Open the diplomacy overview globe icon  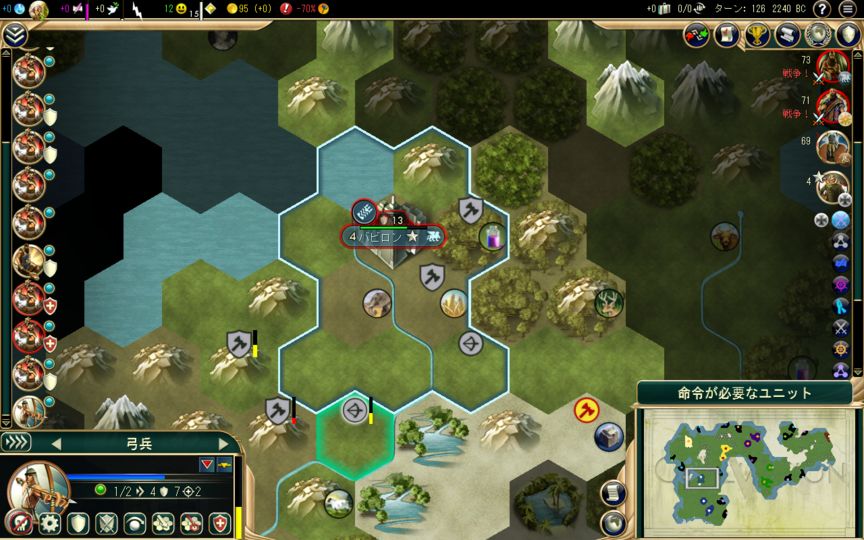[819, 35]
